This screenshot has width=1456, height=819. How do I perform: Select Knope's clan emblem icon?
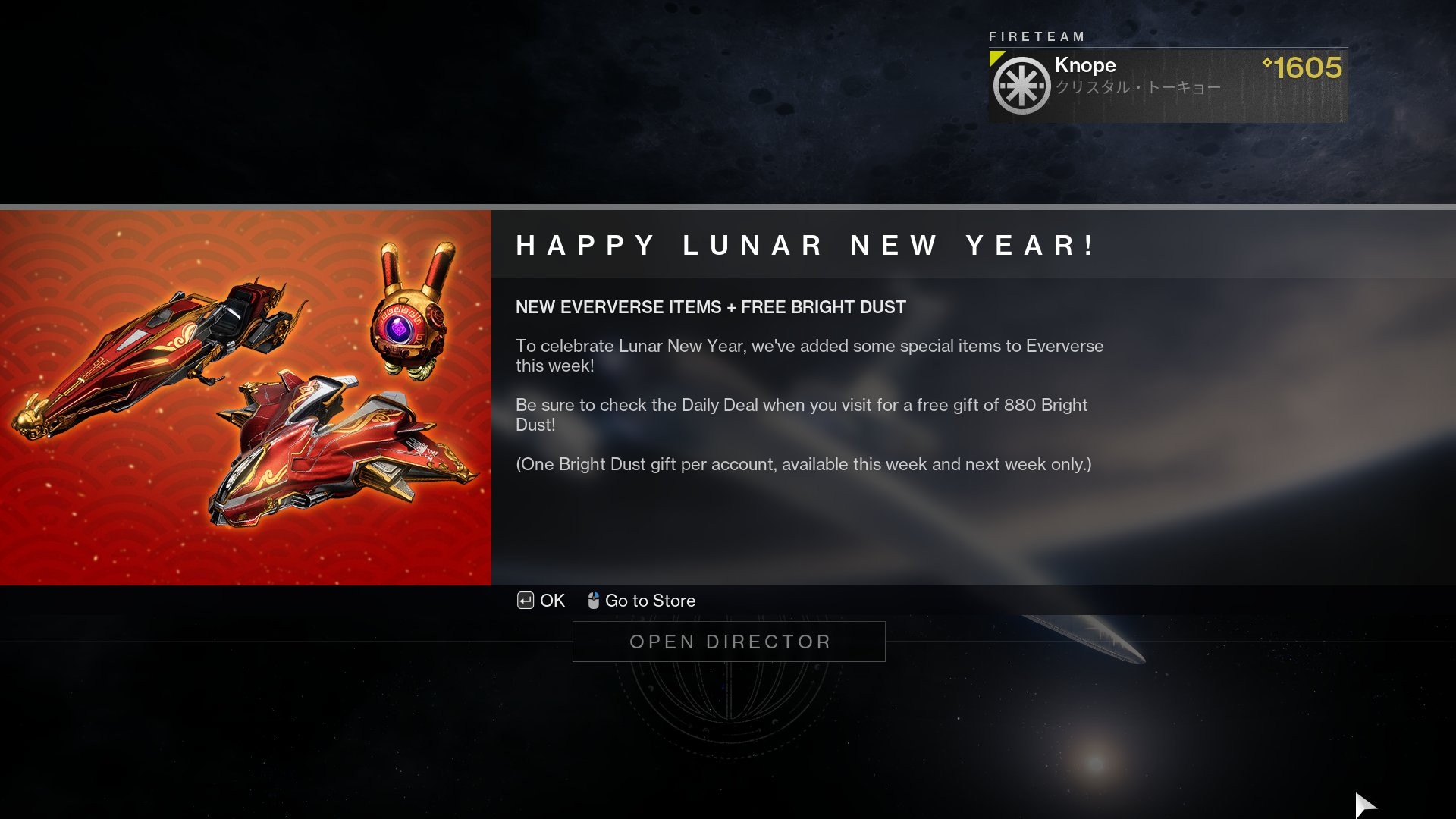[1020, 83]
